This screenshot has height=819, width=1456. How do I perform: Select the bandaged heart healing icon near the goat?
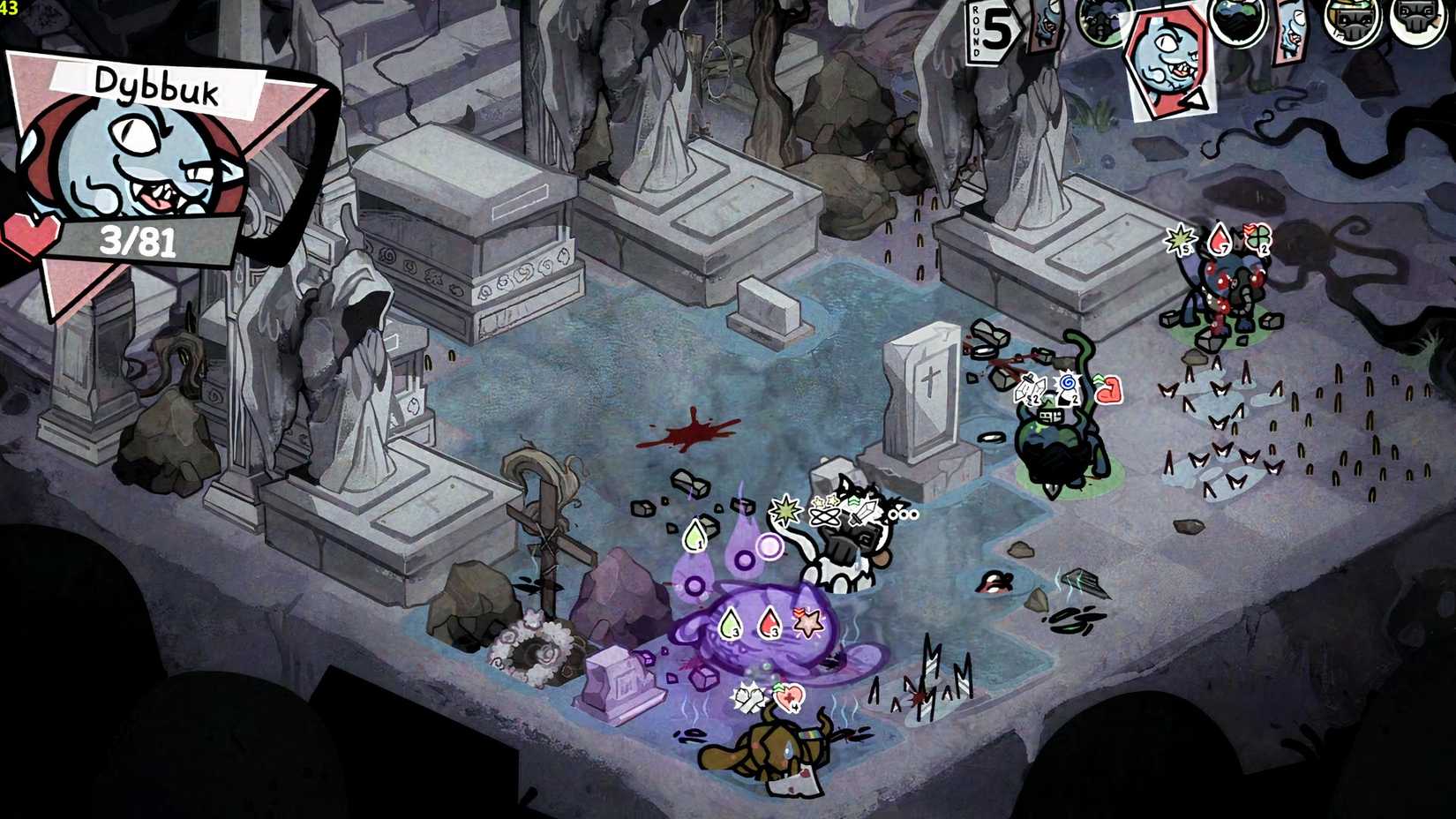coord(789,696)
